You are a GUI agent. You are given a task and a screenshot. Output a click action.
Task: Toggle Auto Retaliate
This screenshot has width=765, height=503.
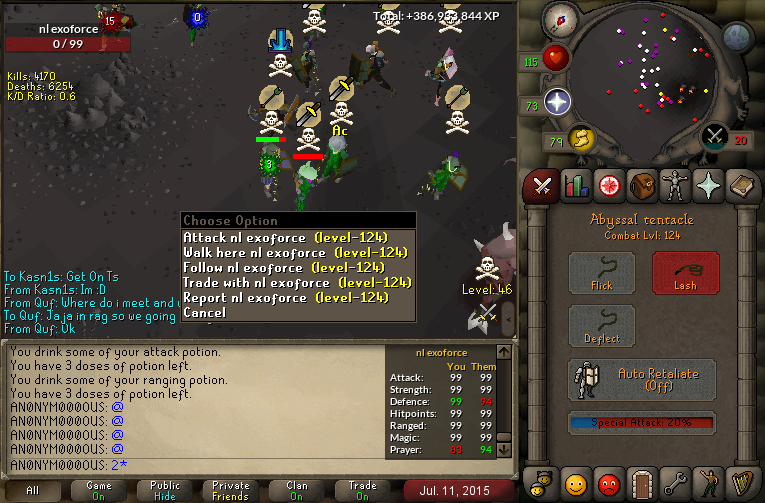pos(643,380)
